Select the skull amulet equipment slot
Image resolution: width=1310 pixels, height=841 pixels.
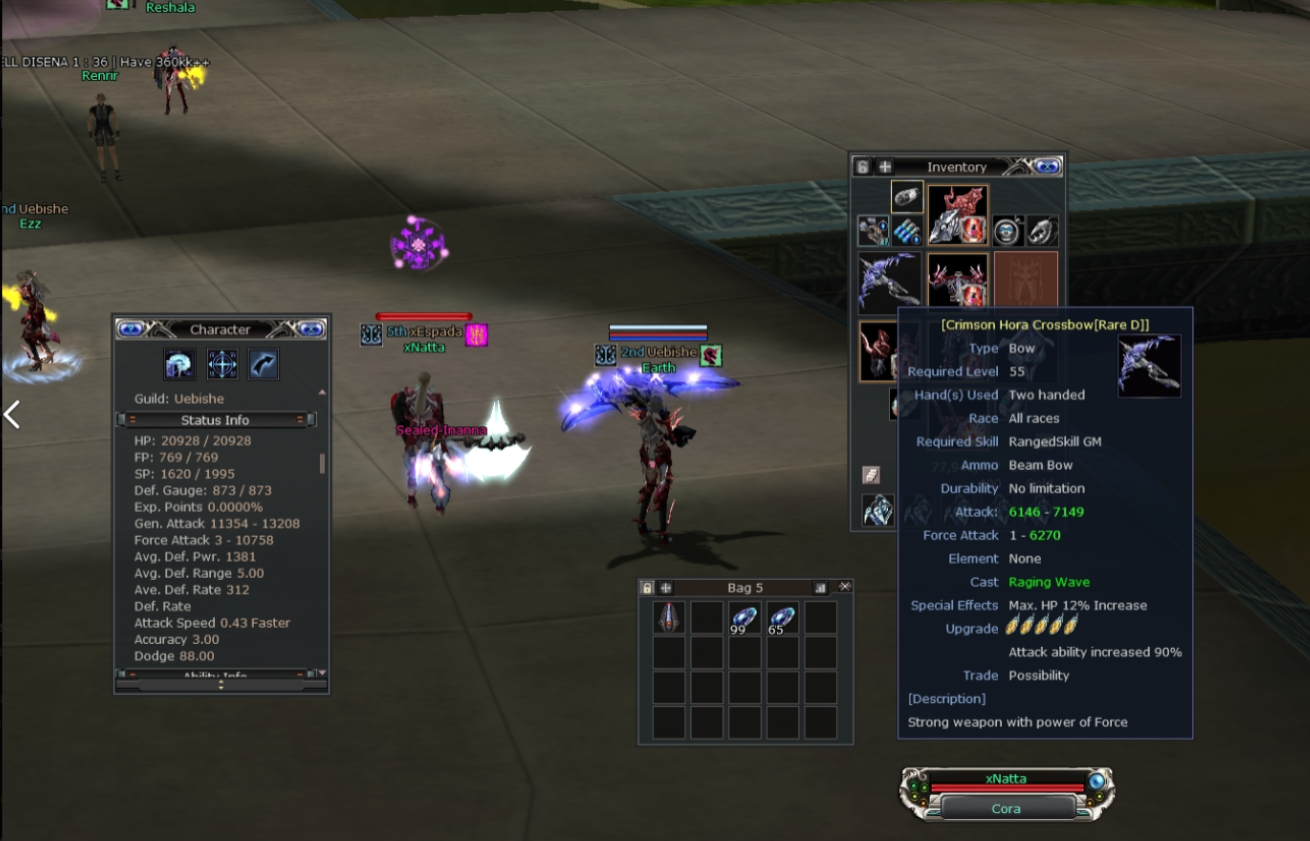tap(1007, 231)
